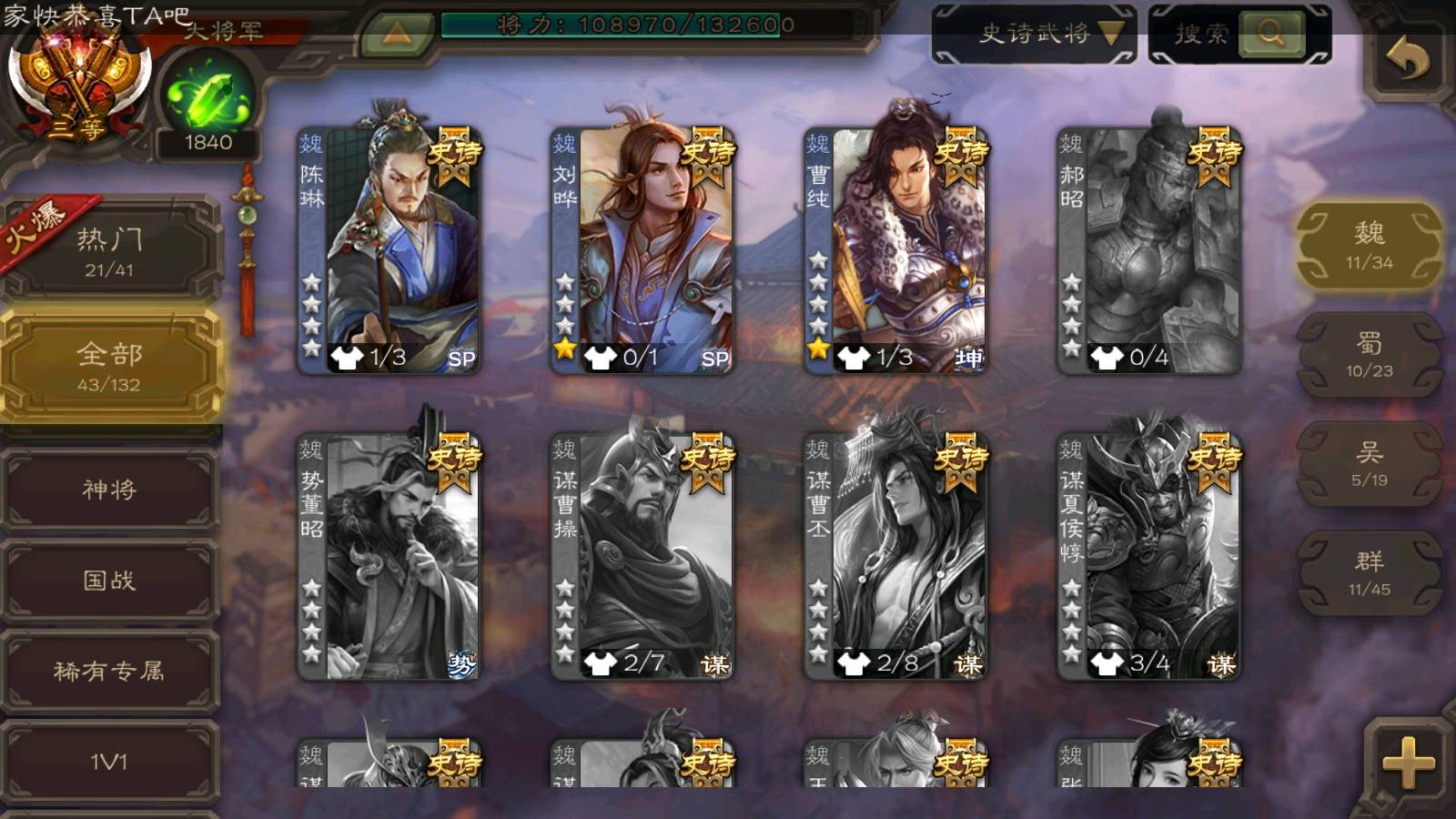The image size is (1456, 819).
Task: Switch to the 全部 category tab
Action: [x=109, y=366]
